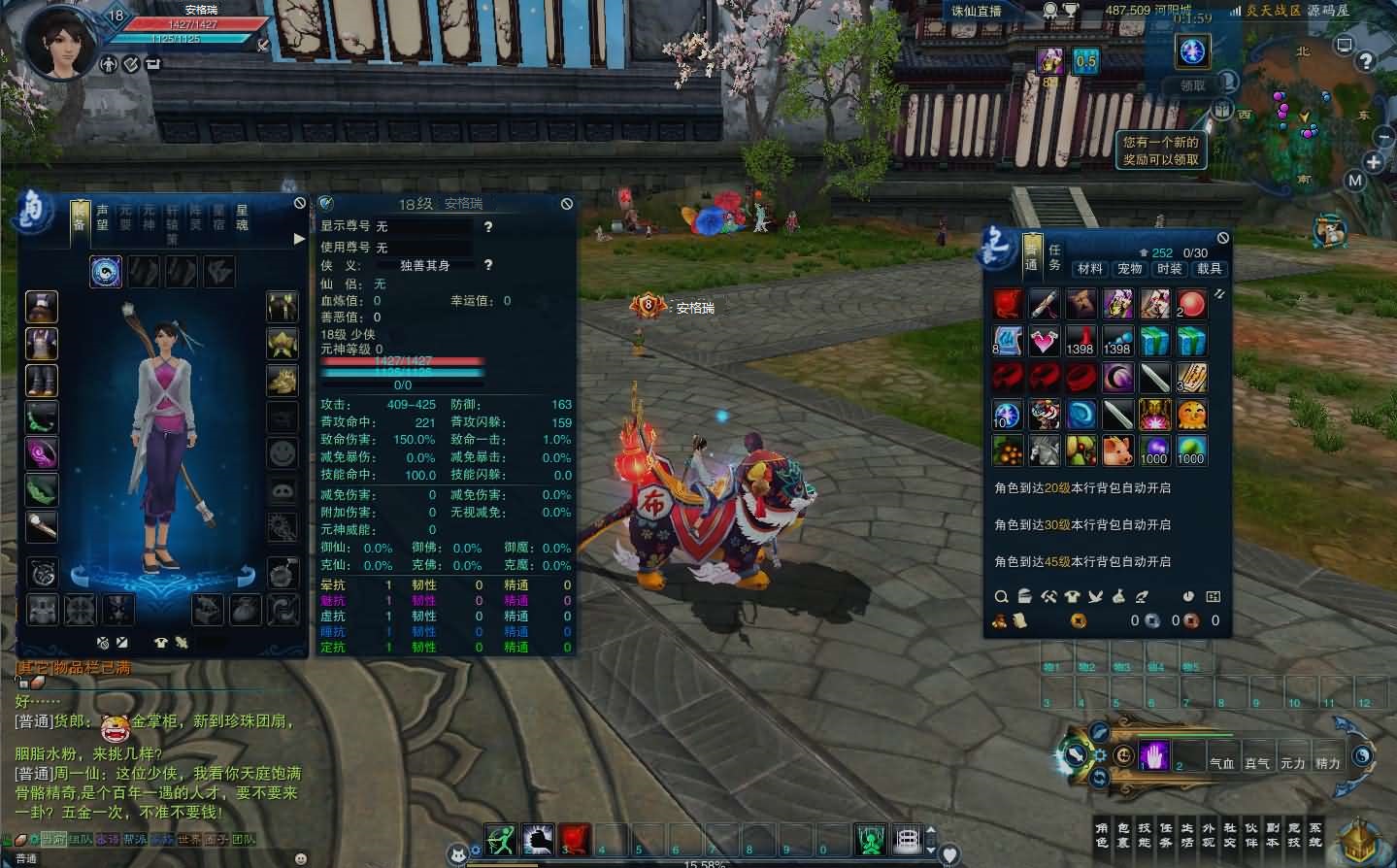Open inventory search with the magnifier icon
This screenshot has width=1397, height=868.
(1002, 597)
